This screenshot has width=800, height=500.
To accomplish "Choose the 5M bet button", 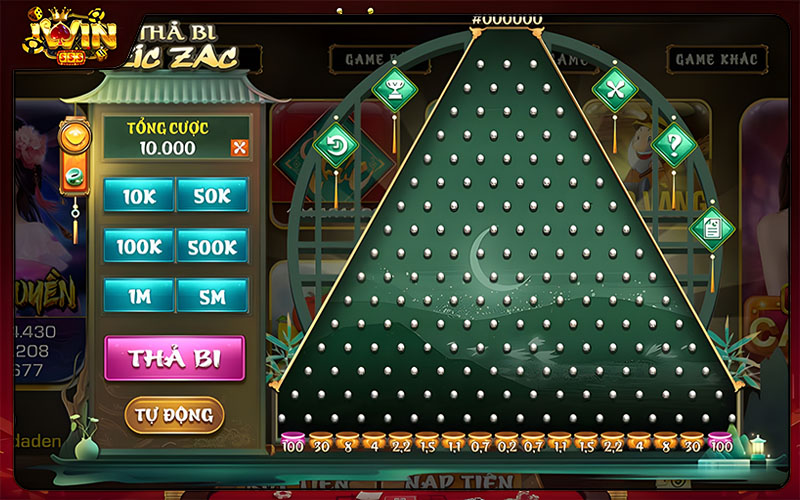I will [x=212, y=295].
